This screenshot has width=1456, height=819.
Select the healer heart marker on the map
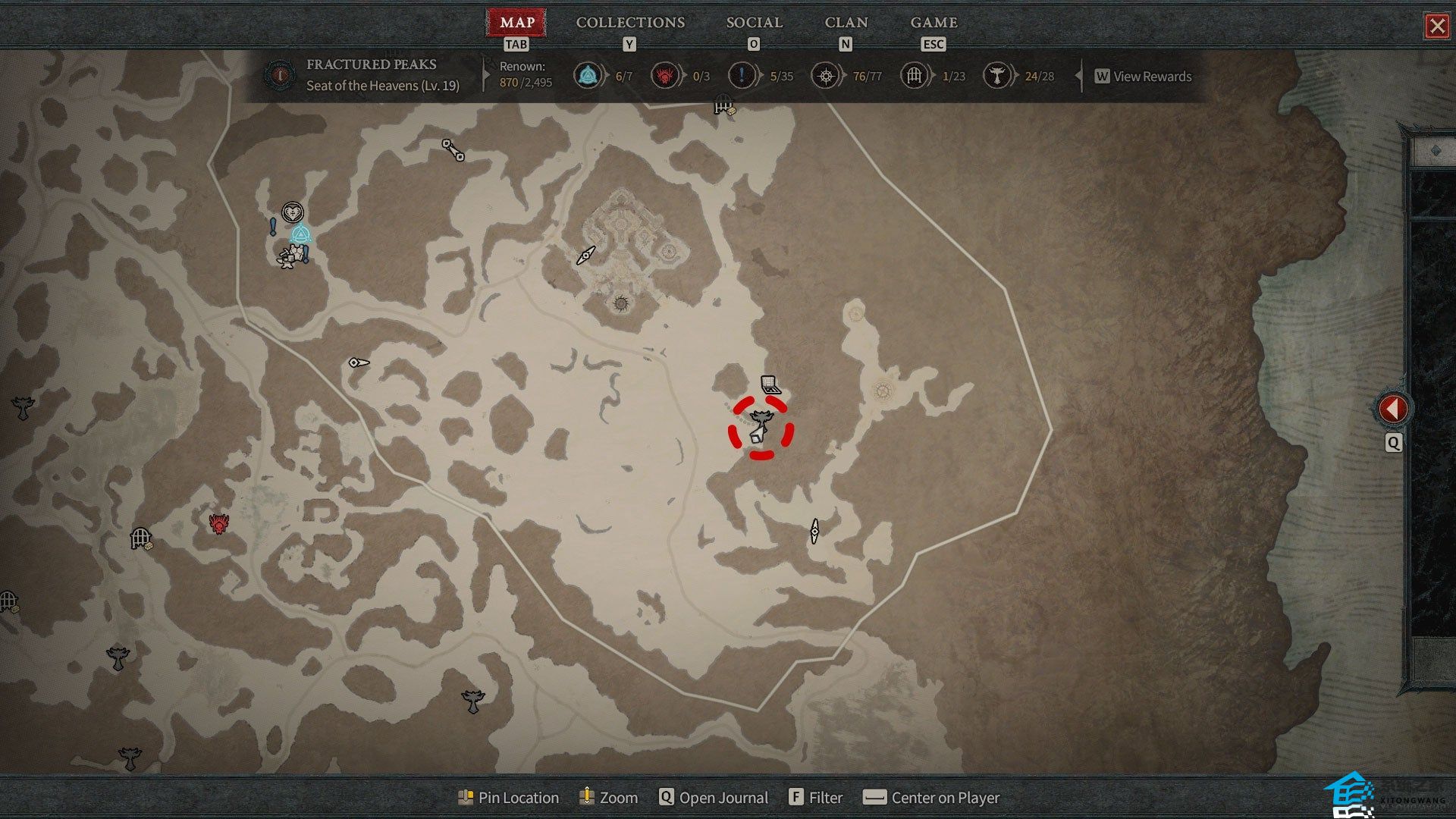pos(293,212)
